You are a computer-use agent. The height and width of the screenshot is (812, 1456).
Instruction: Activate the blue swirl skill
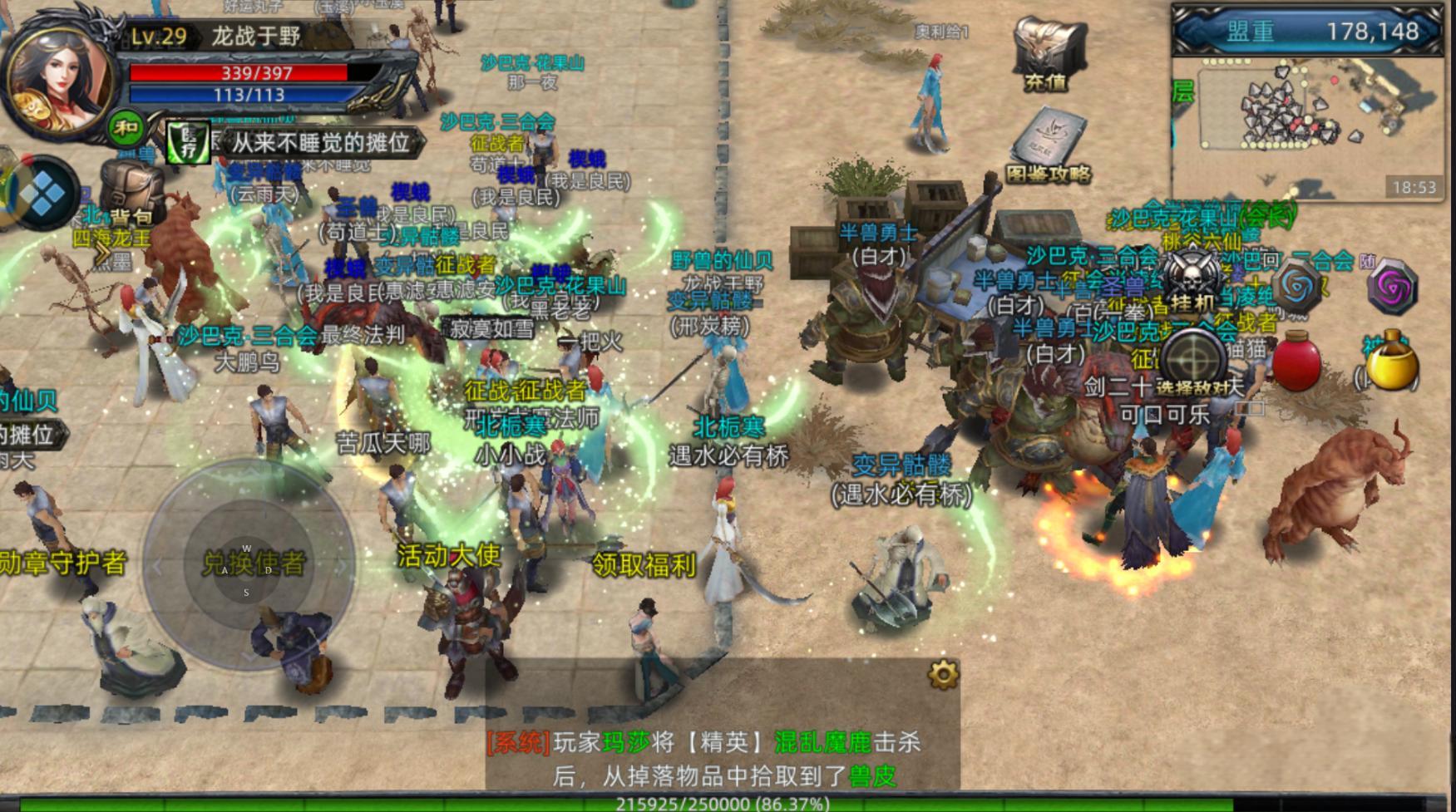click(x=1296, y=288)
